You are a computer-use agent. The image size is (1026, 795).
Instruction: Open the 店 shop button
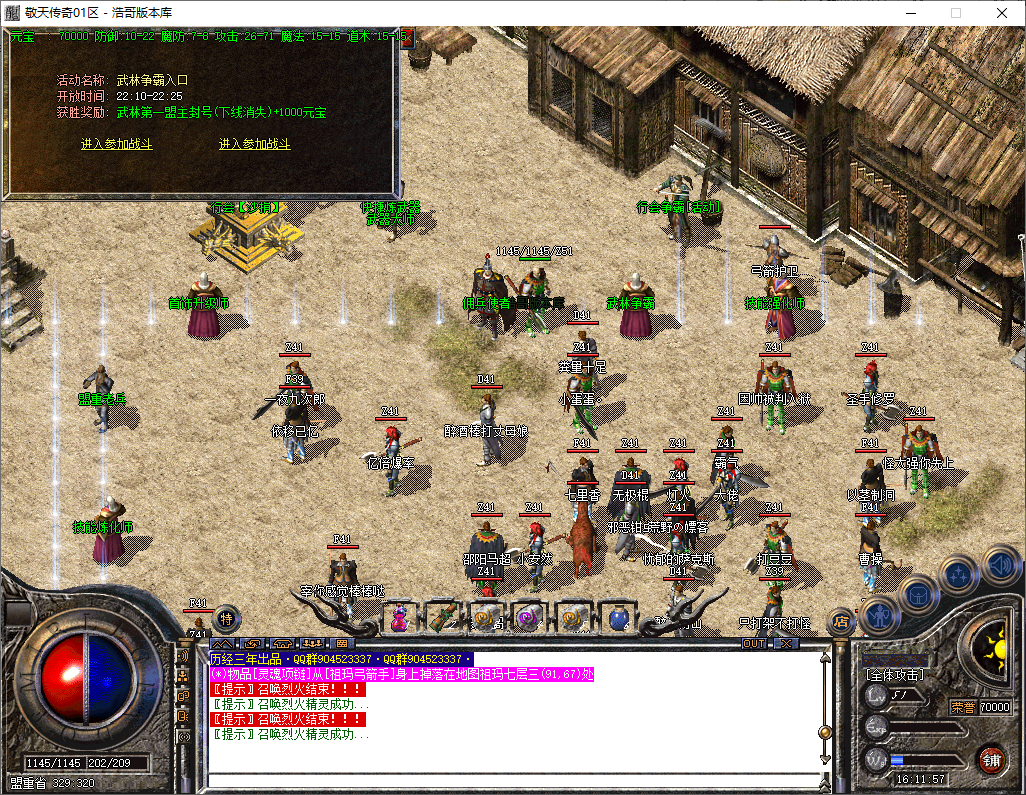coord(840,621)
